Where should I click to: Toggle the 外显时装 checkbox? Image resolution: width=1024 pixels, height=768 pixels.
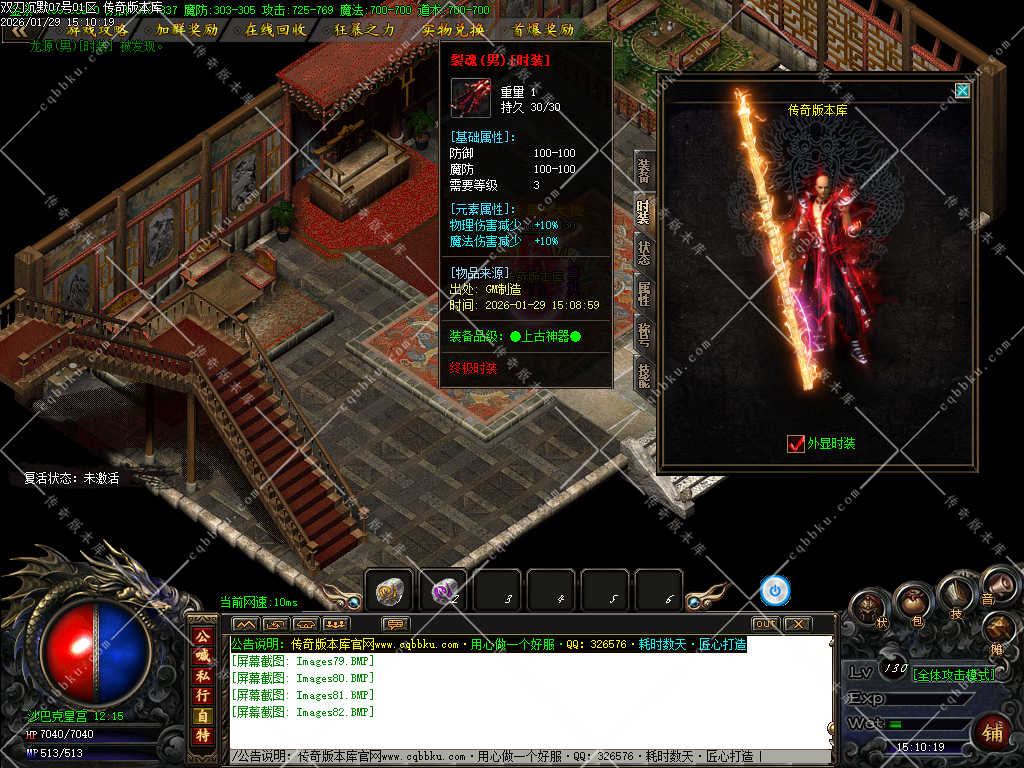click(796, 443)
